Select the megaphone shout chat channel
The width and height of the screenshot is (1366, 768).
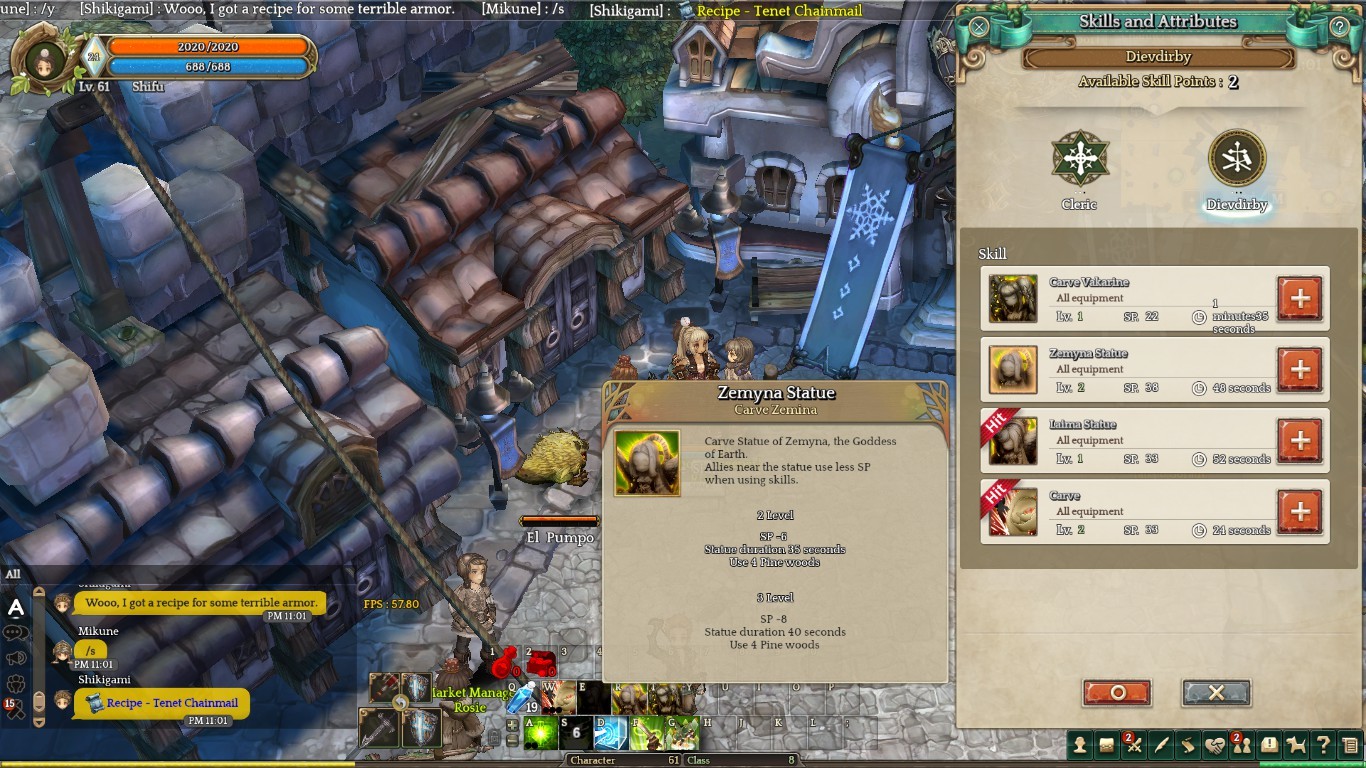[x=16, y=658]
